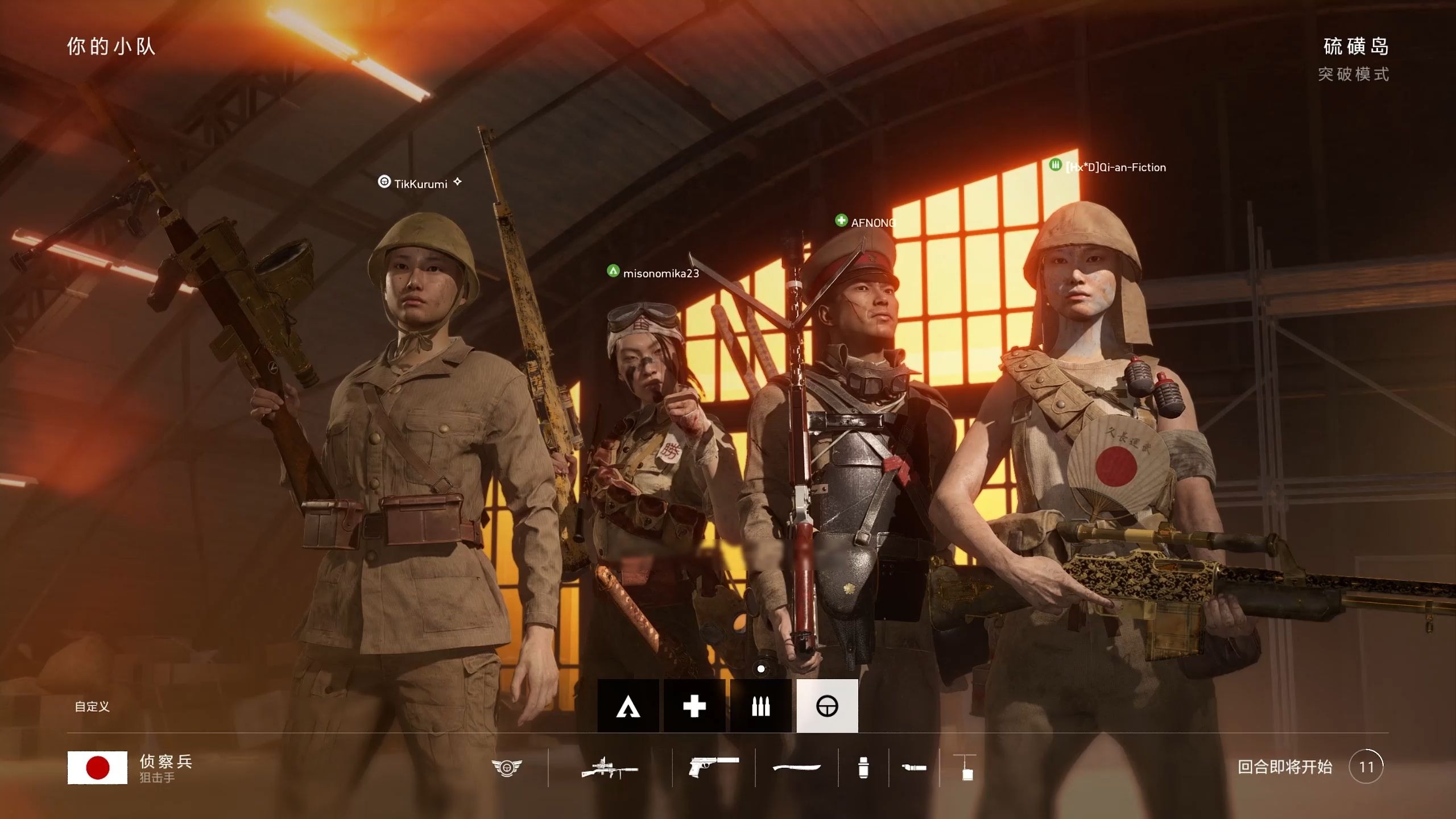Select the scoped sniper rifle primary weapon
The height and width of the screenshot is (819, 1456).
click(610, 768)
